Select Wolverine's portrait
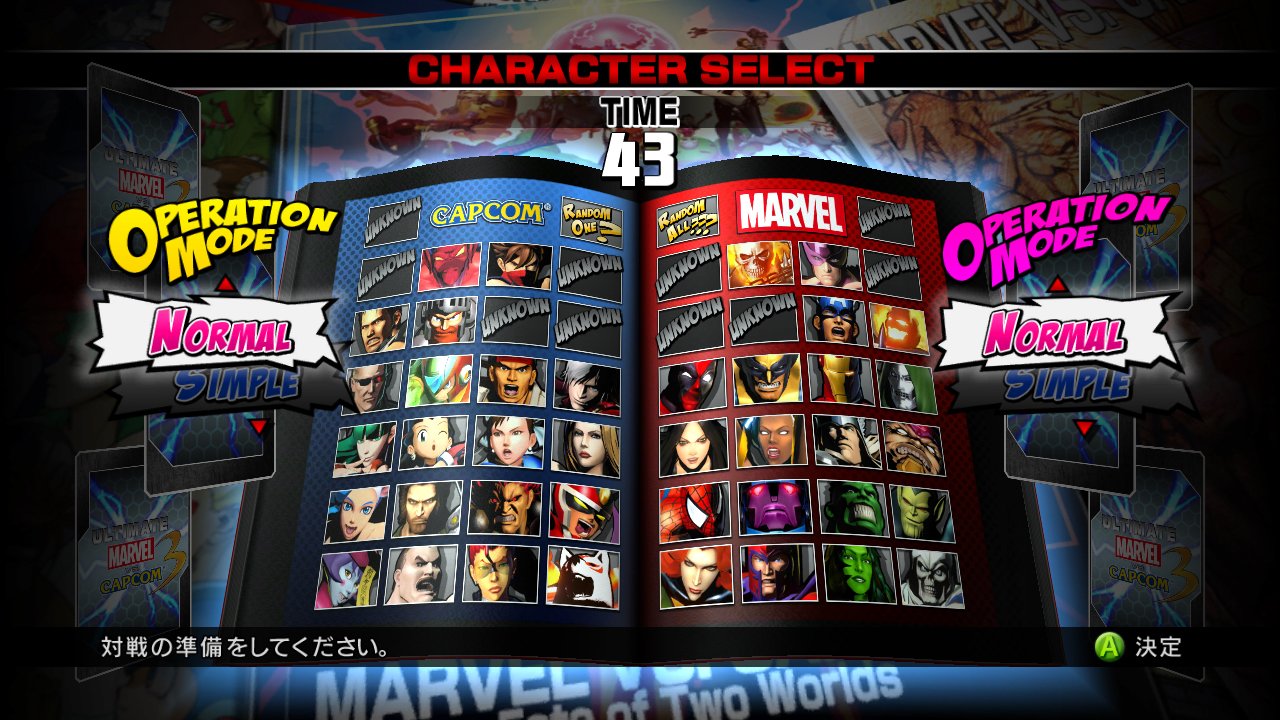1280x720 pixels. click(767, 380)
